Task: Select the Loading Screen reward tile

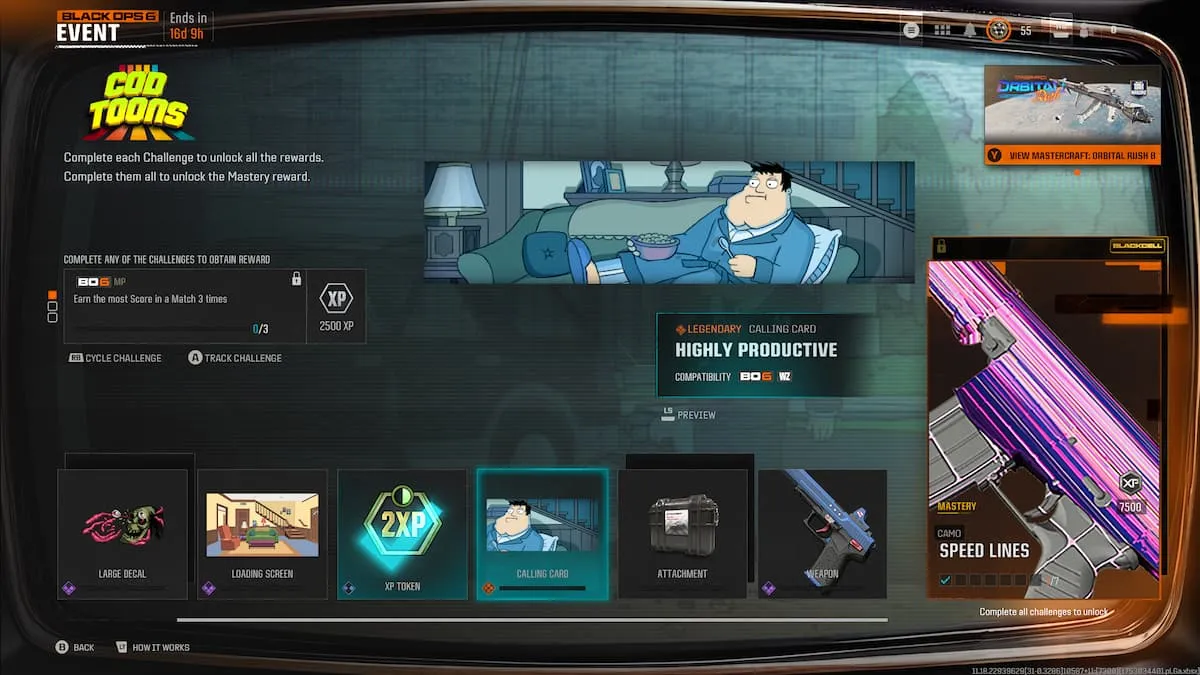Action: 262,534
